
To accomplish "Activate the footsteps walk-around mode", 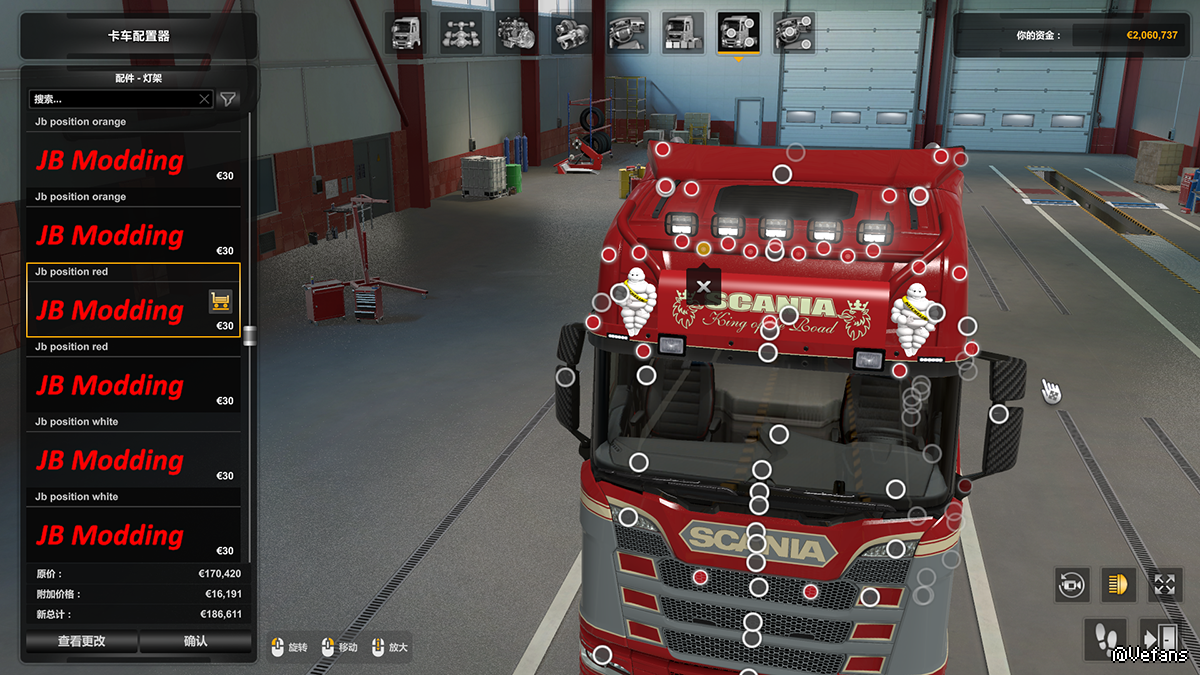I will [1104, 637].
